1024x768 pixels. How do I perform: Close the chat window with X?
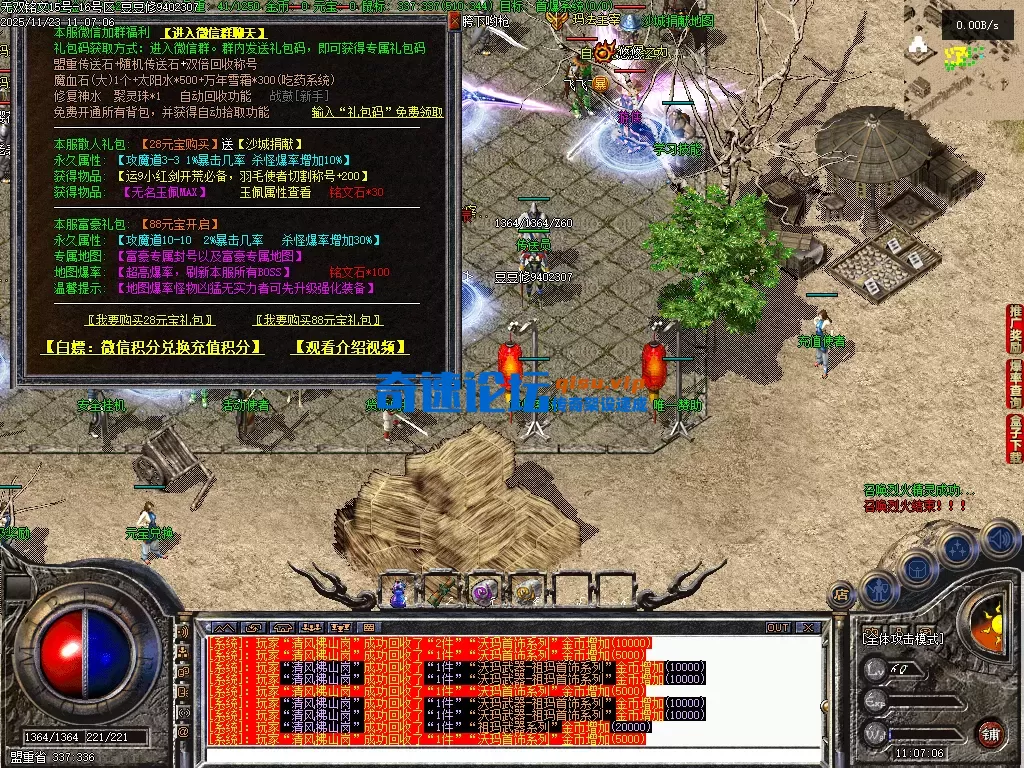(x=806, y=627)
